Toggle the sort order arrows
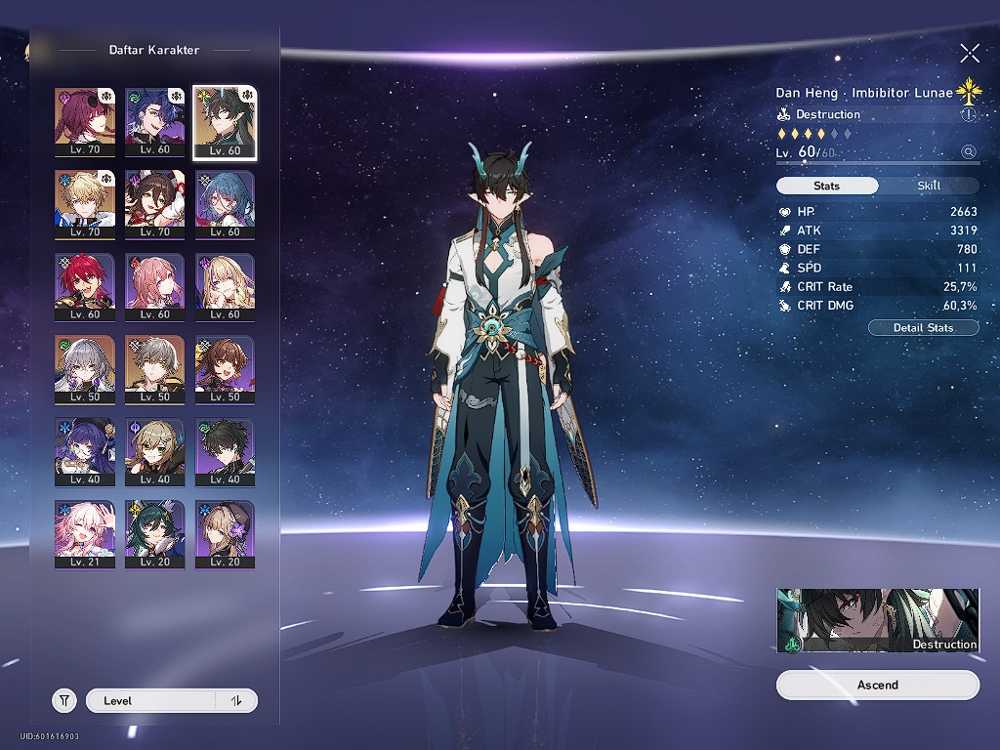The width and height of the screenshot is (1000, 750). tap(237, 701)
